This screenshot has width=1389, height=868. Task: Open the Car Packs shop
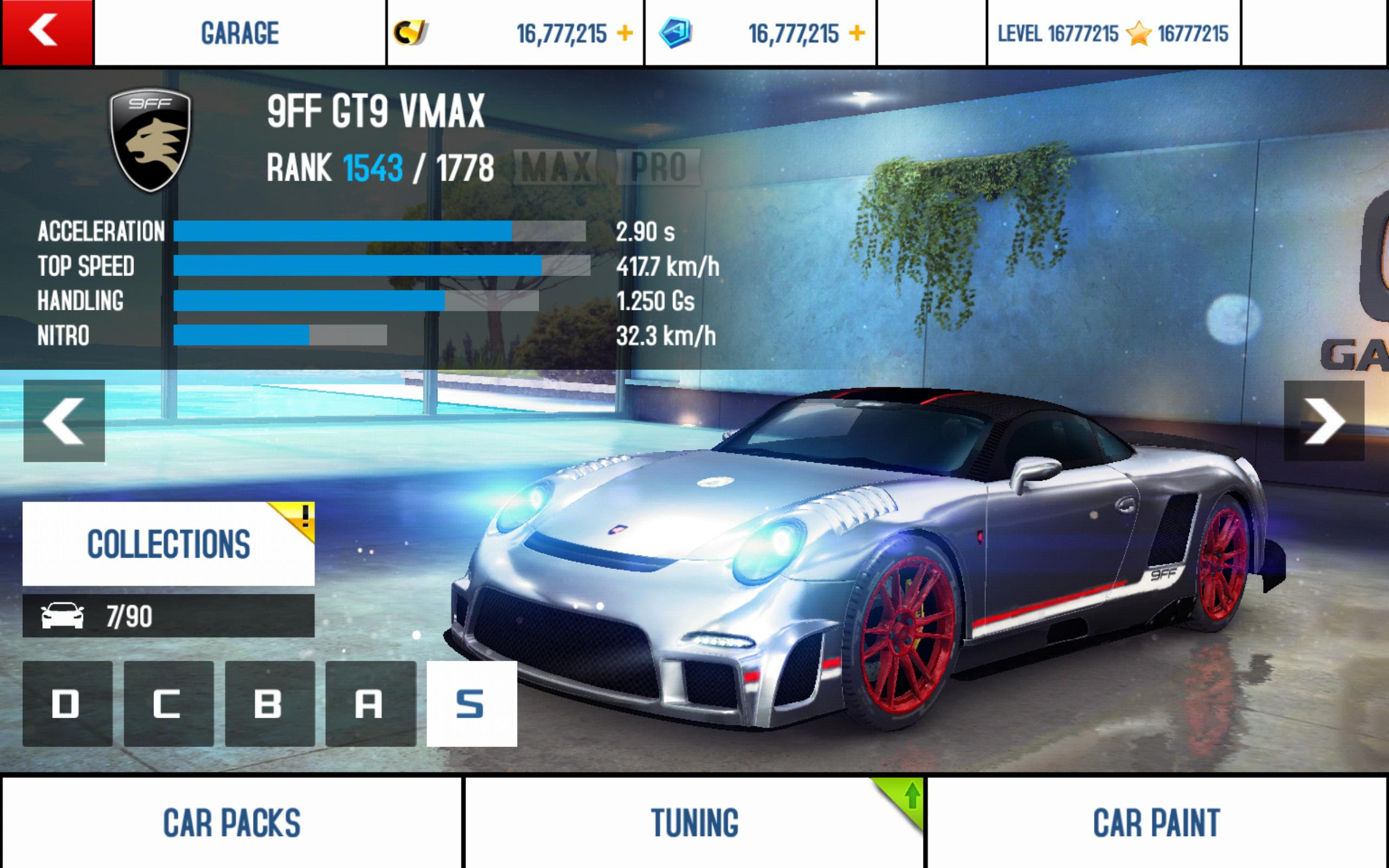pos(231,822)
